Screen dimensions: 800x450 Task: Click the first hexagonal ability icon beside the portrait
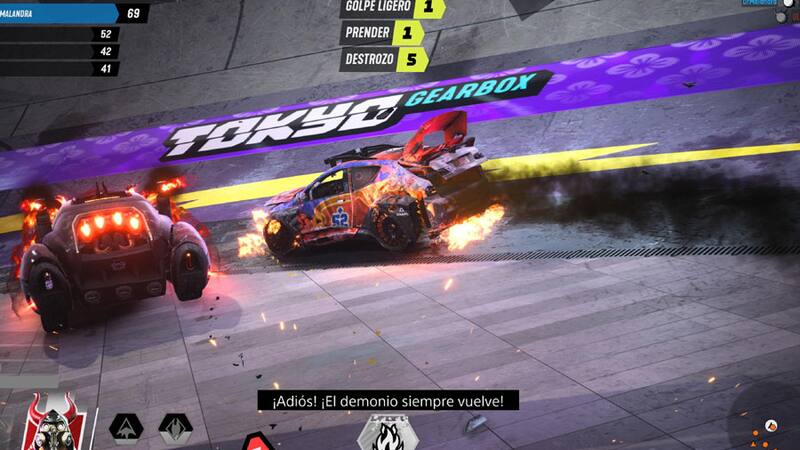pos(127,432)
